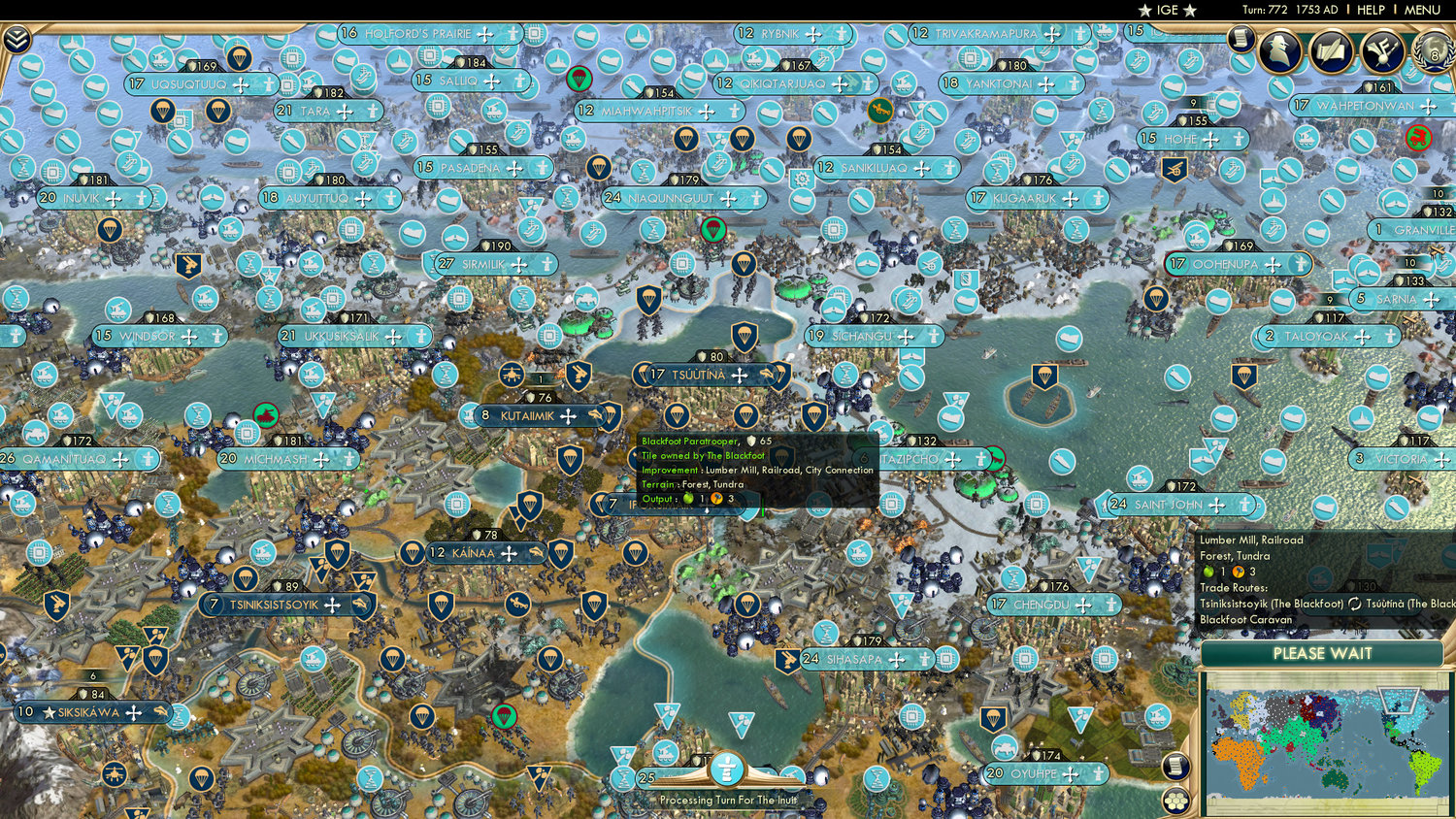Screen dimensions: 1456x819
Task: Open the Espionage overview spy icon
Action: tap(1281, 49)
